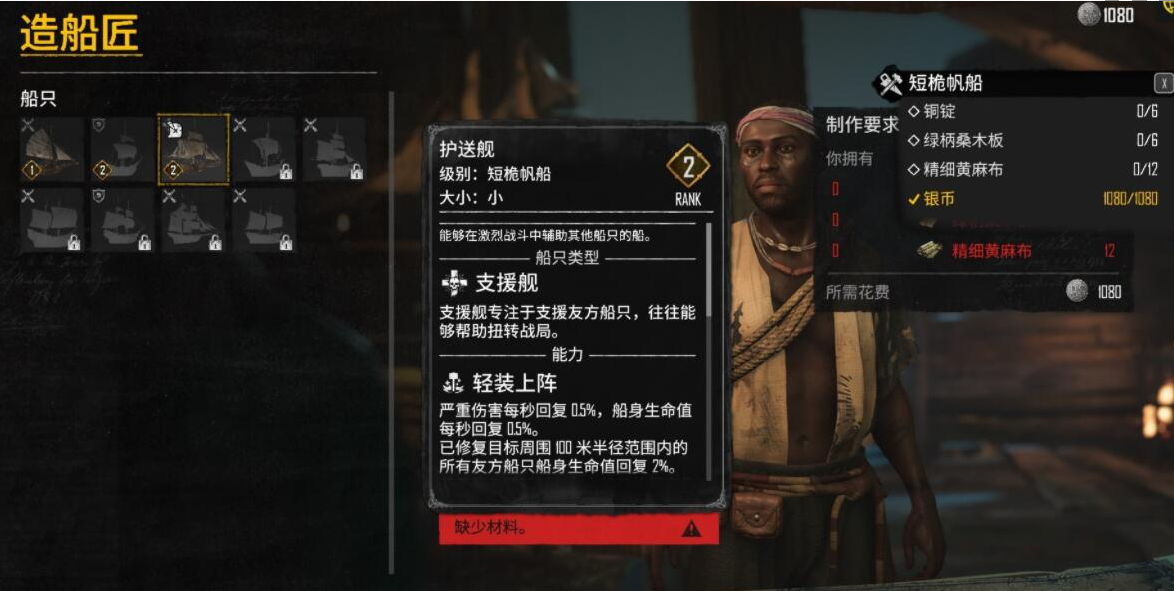Viewport: 1174px width, 591px height.
Task: Pick the locked ship with shield emblem
Action: (x=123, y=219)
